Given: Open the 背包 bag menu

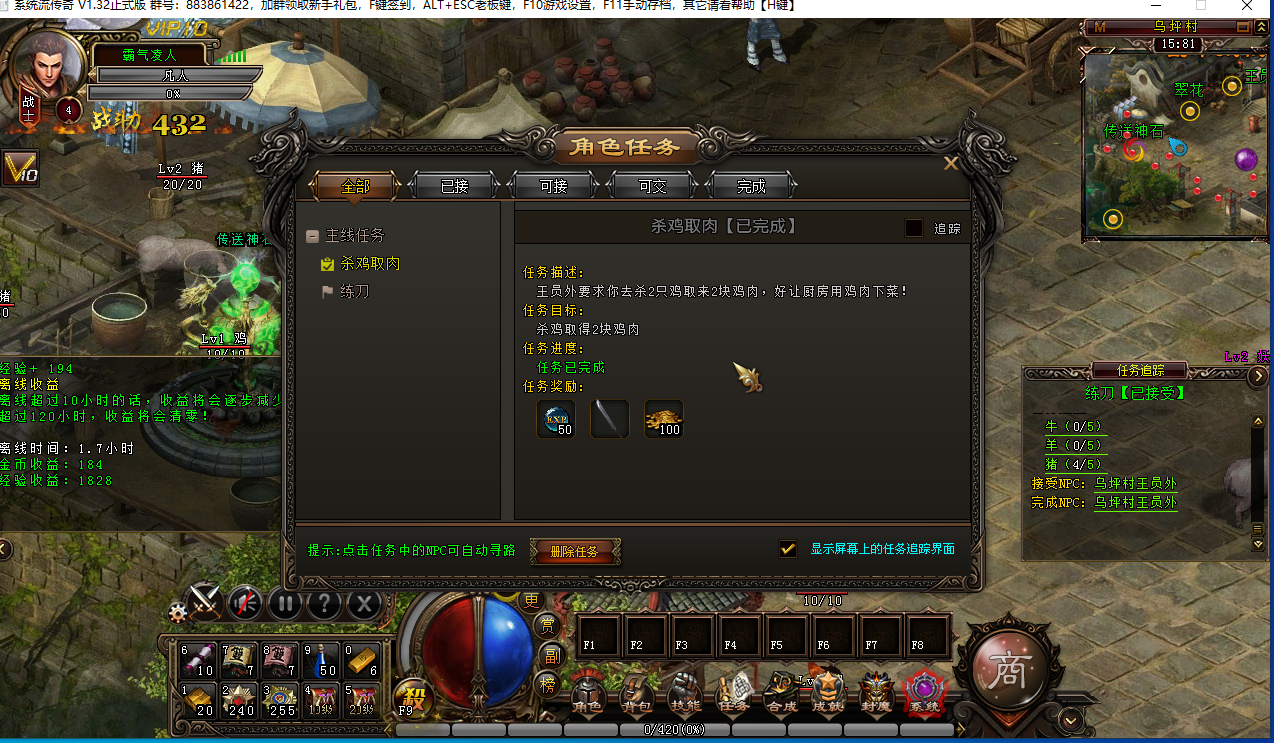Looking at the screenshot, I should click(x=637, y=695).
